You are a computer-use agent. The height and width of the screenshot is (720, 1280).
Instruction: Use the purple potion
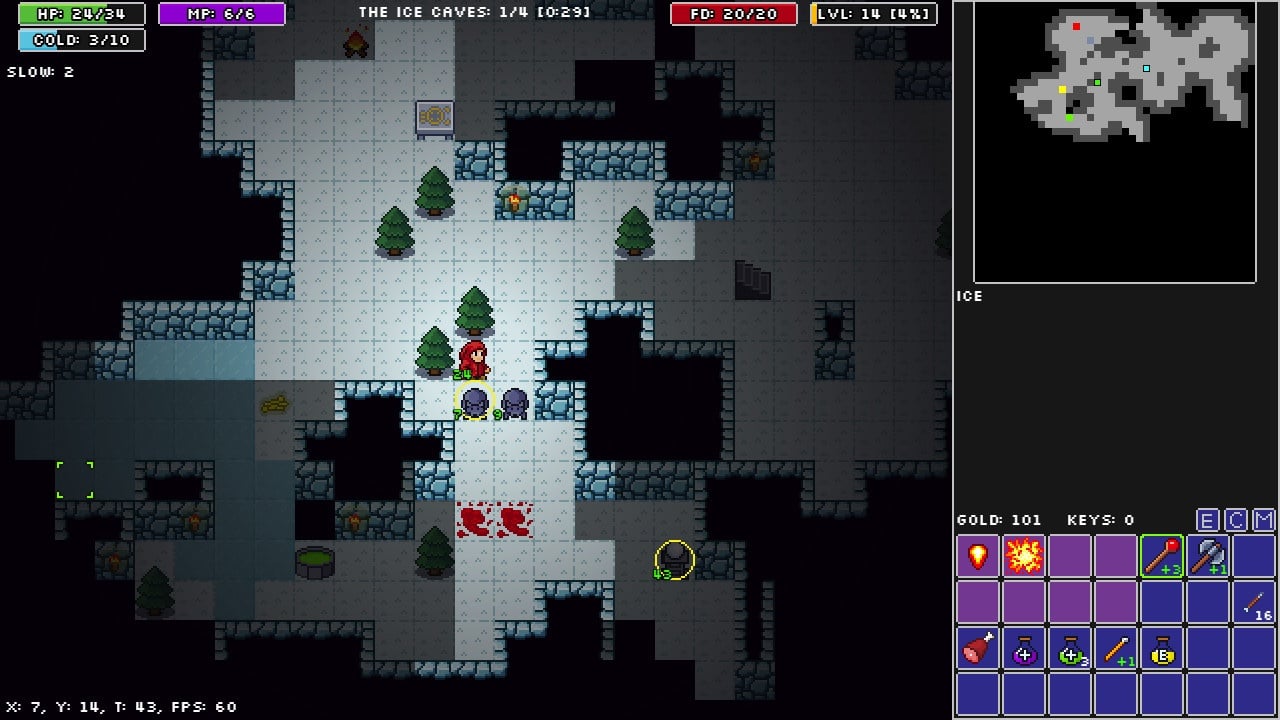(1024, 648)
